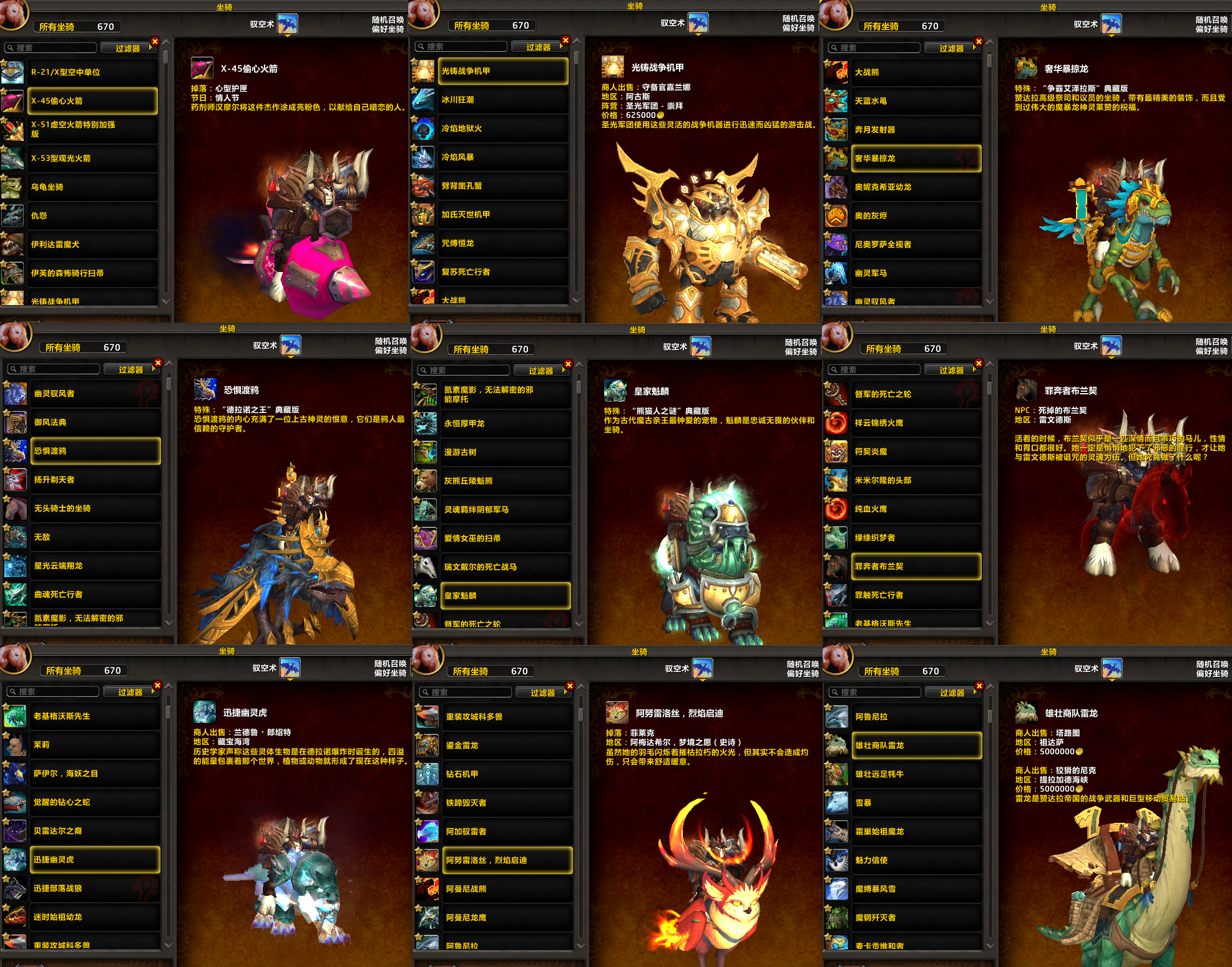
Task: Pick 米米尔隆的头部 from the mounts
Action: pos(916,480)
